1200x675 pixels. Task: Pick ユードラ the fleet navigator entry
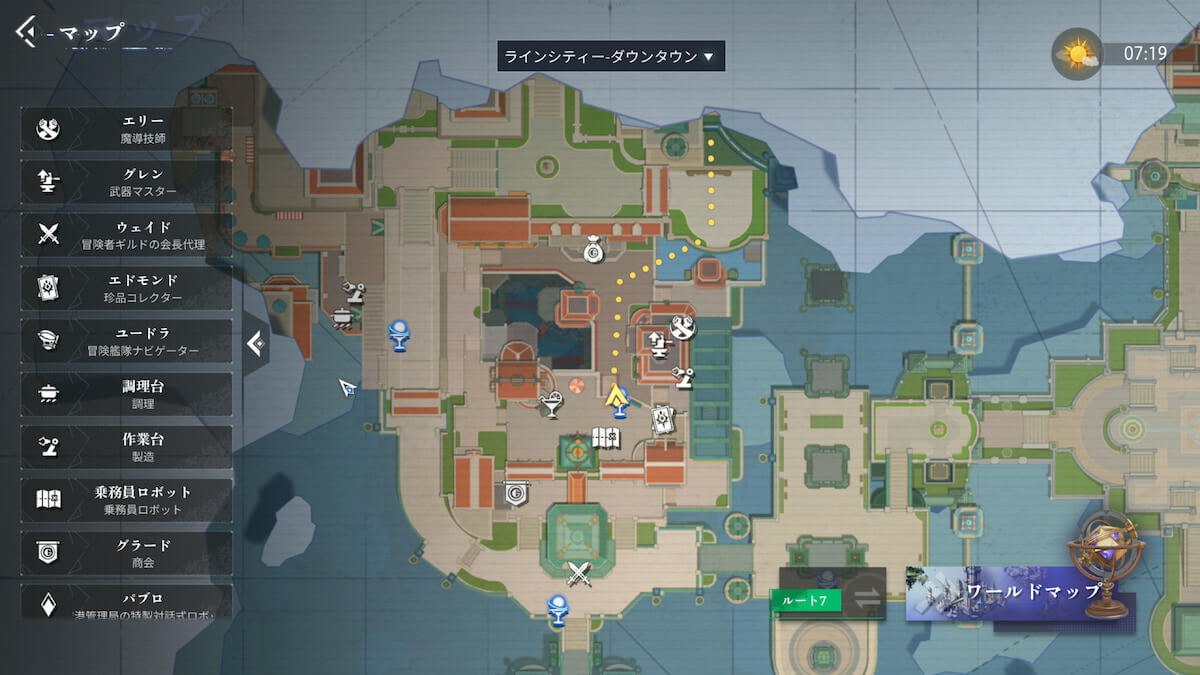[126, 341]
